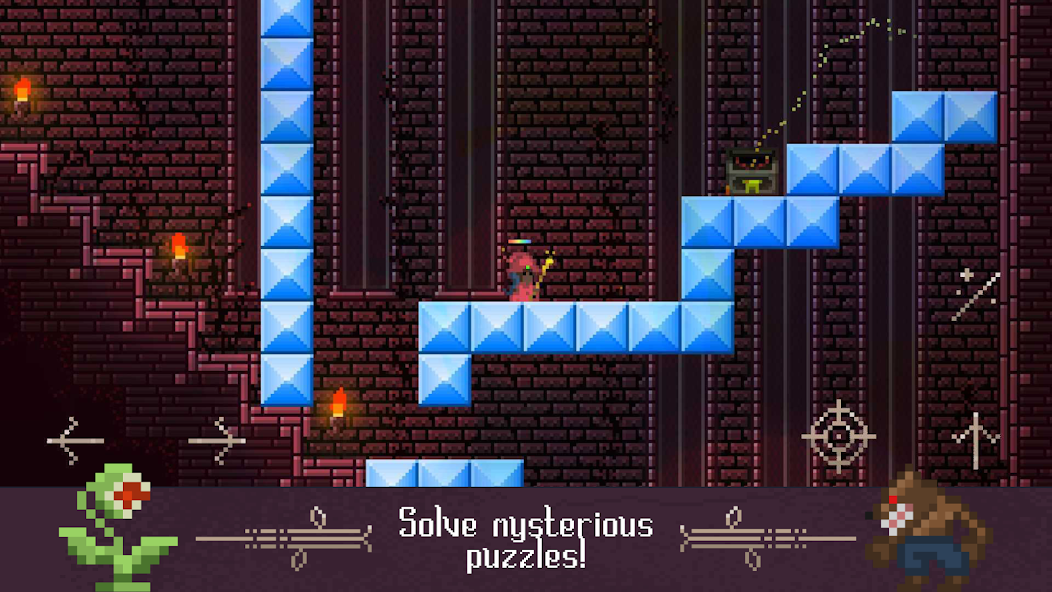1052x592 pixels.
Task: Tap the up arrow jump button
Action: click(975, 440)
